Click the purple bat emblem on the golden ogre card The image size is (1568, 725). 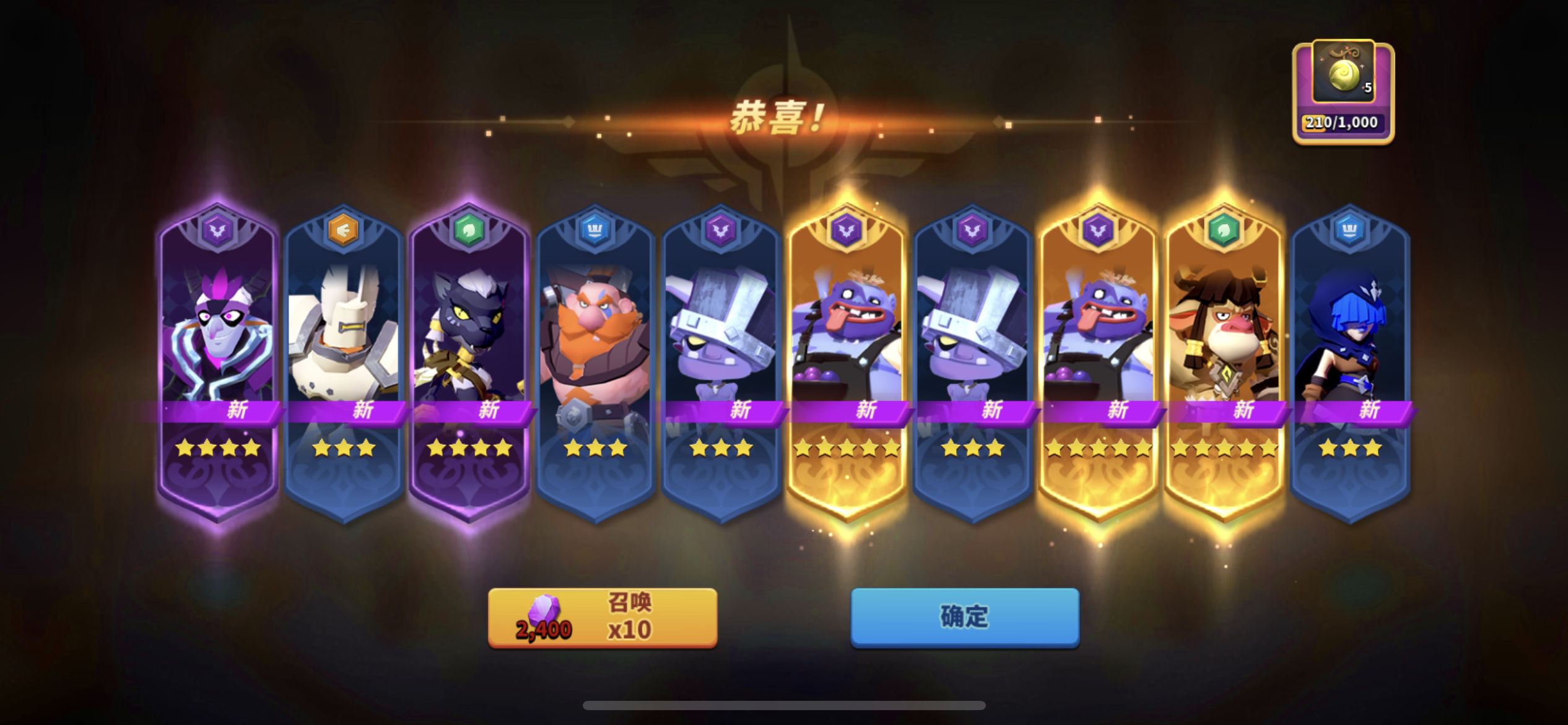point(847,229)
